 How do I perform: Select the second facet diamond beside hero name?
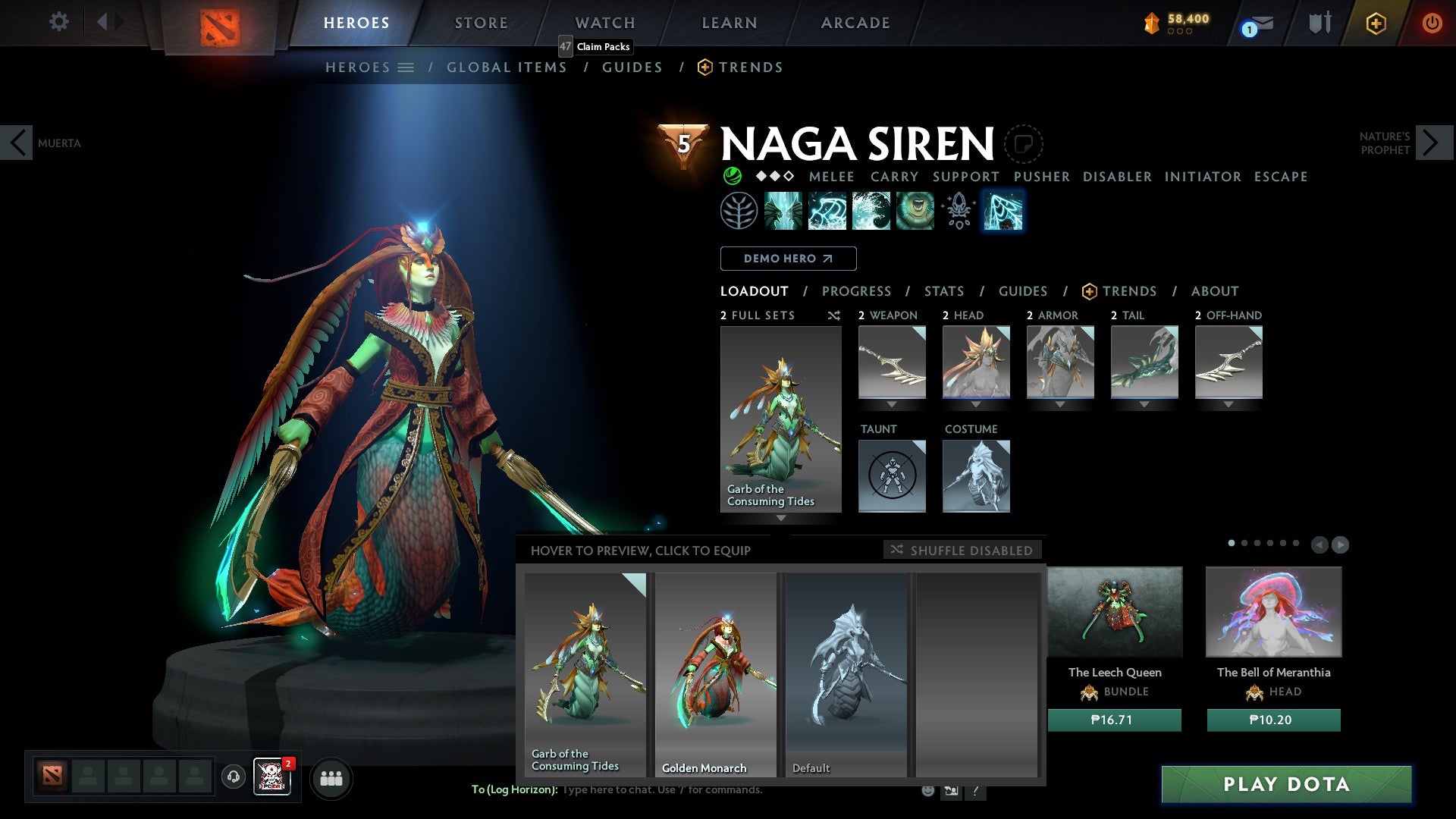pyautogui.click(x=775, y=176)
